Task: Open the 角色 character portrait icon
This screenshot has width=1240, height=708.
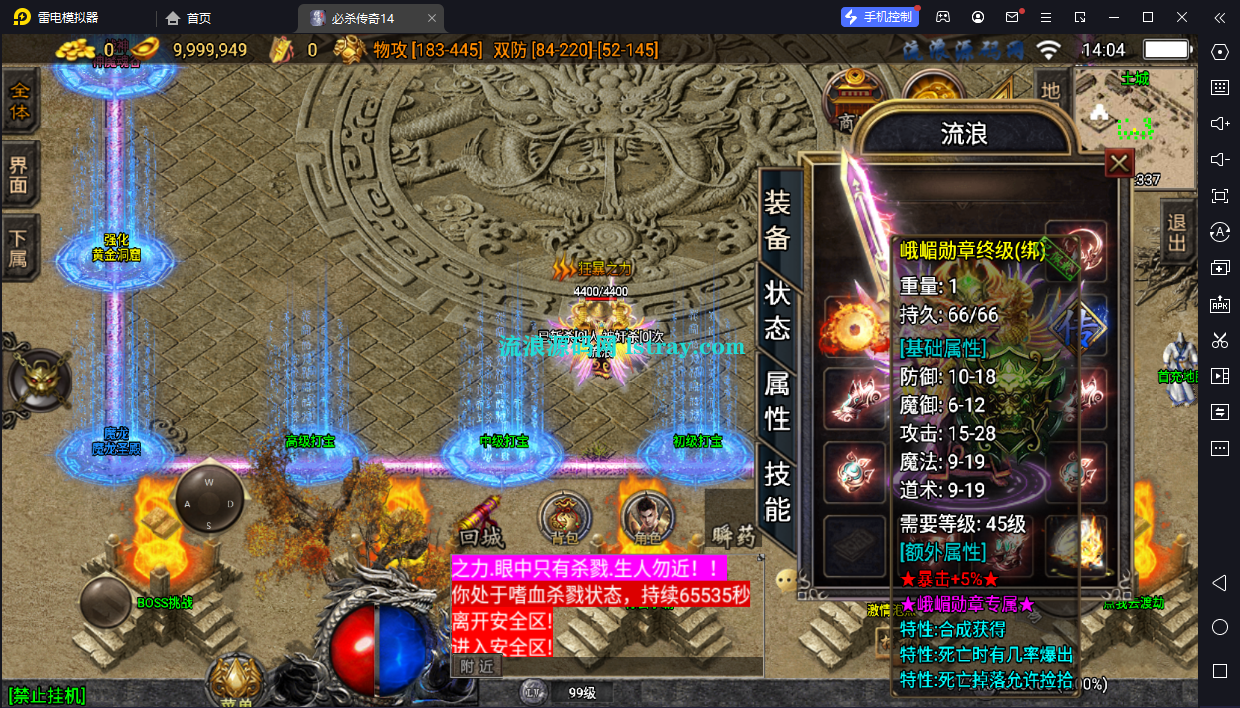Action: coord(642,519)
